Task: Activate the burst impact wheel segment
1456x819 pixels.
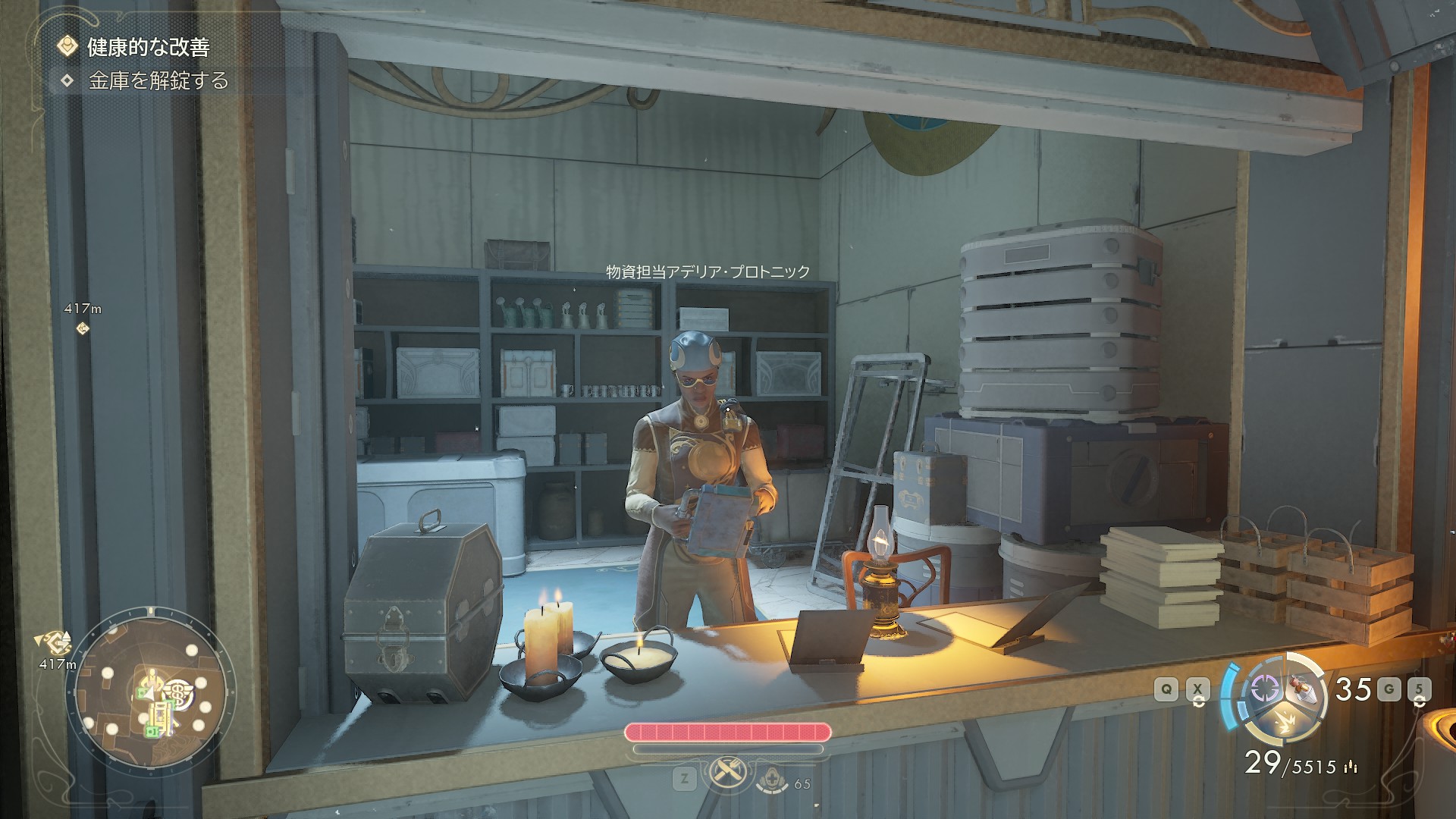Action: click(1286, 720)
